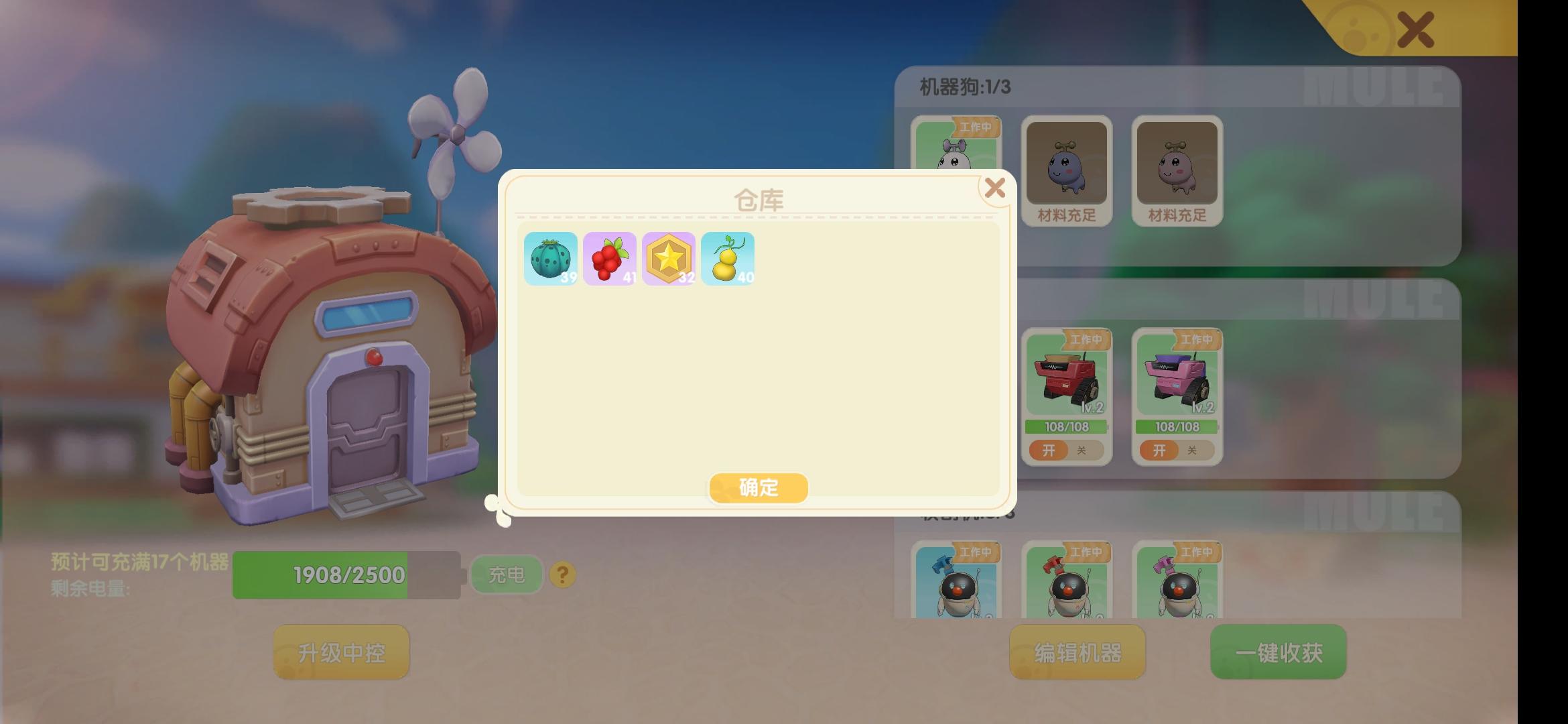Click the 1908/2500 battery progress bar
1568x724 pixels.
pos(346,575)
